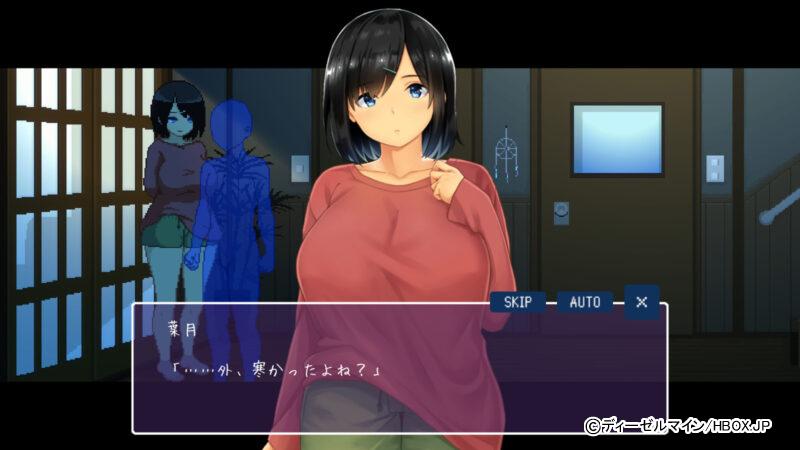
Task: Toggle AUTO dialogue mode
Action: pos(585,302)
